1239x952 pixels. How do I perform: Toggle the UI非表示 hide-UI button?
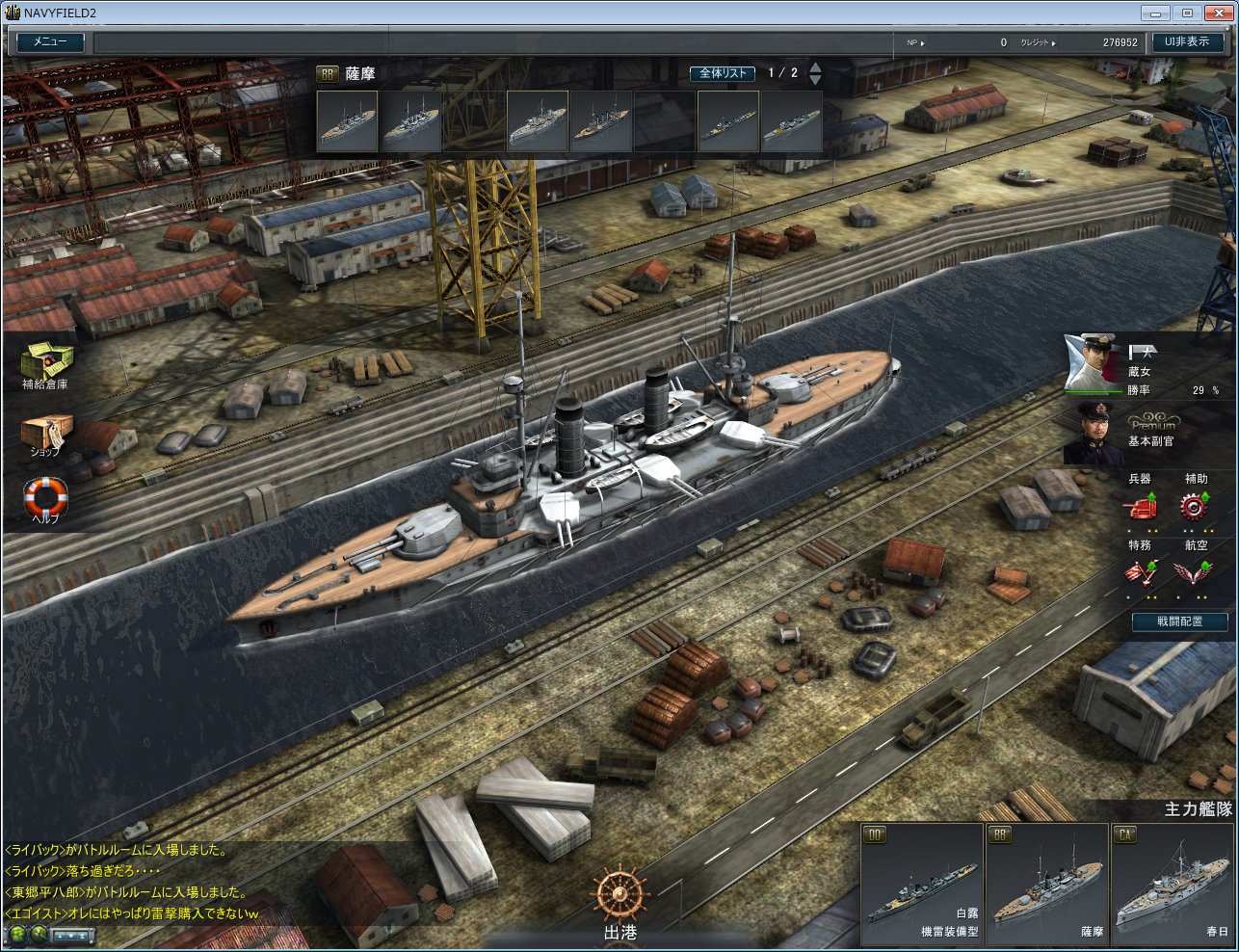coord(1187,42)
